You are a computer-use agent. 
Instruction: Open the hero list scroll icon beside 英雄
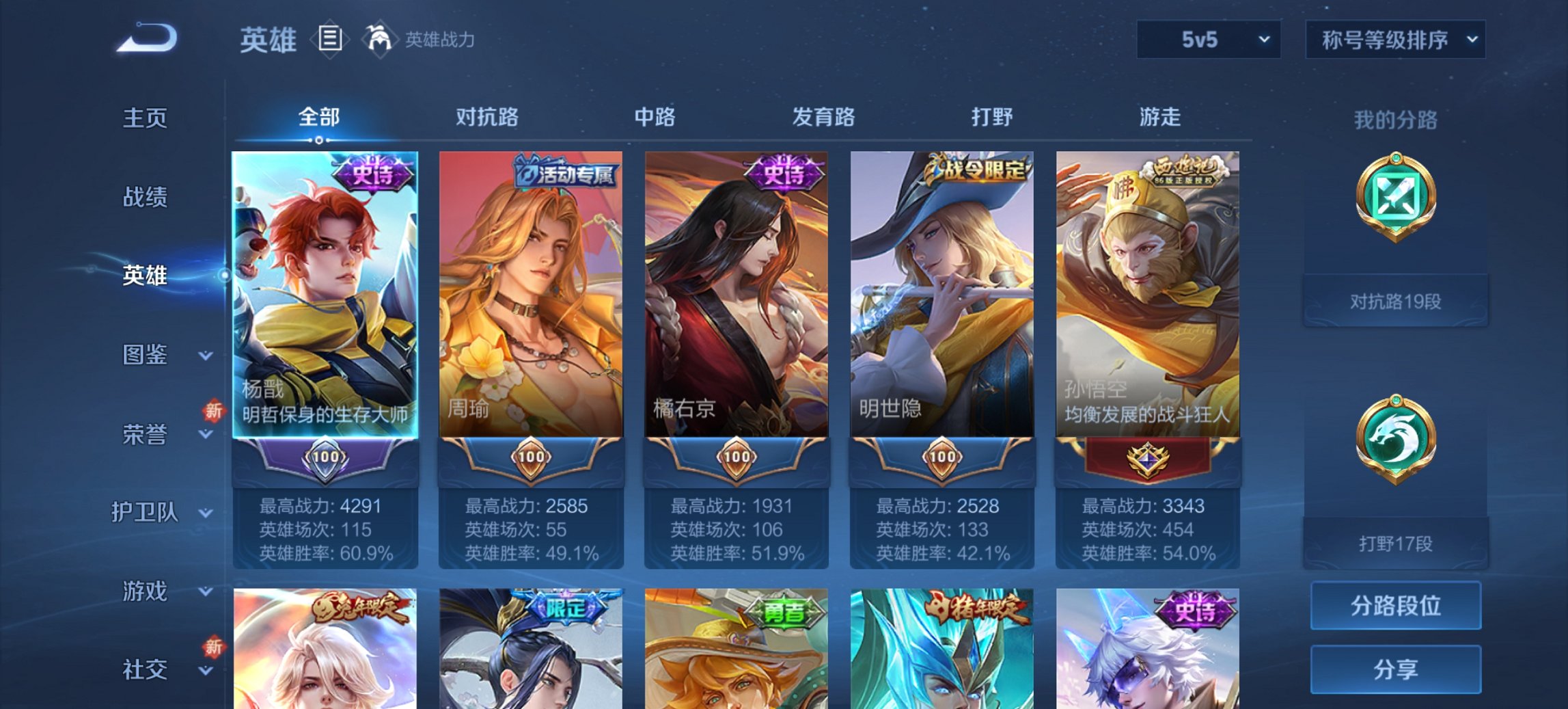click(331, 39)
